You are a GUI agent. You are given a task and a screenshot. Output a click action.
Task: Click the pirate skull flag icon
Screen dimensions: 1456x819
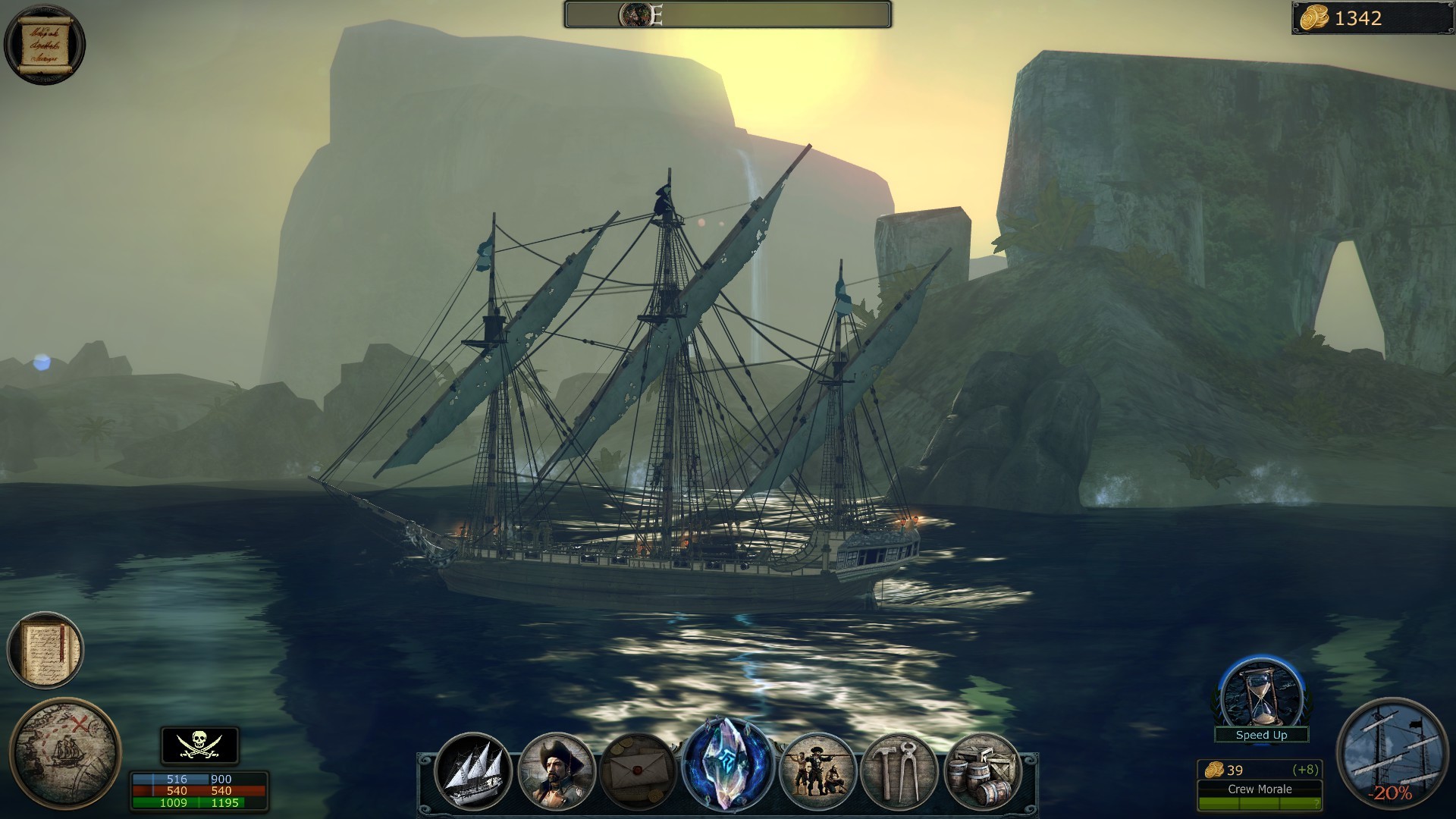coord(199,745)
